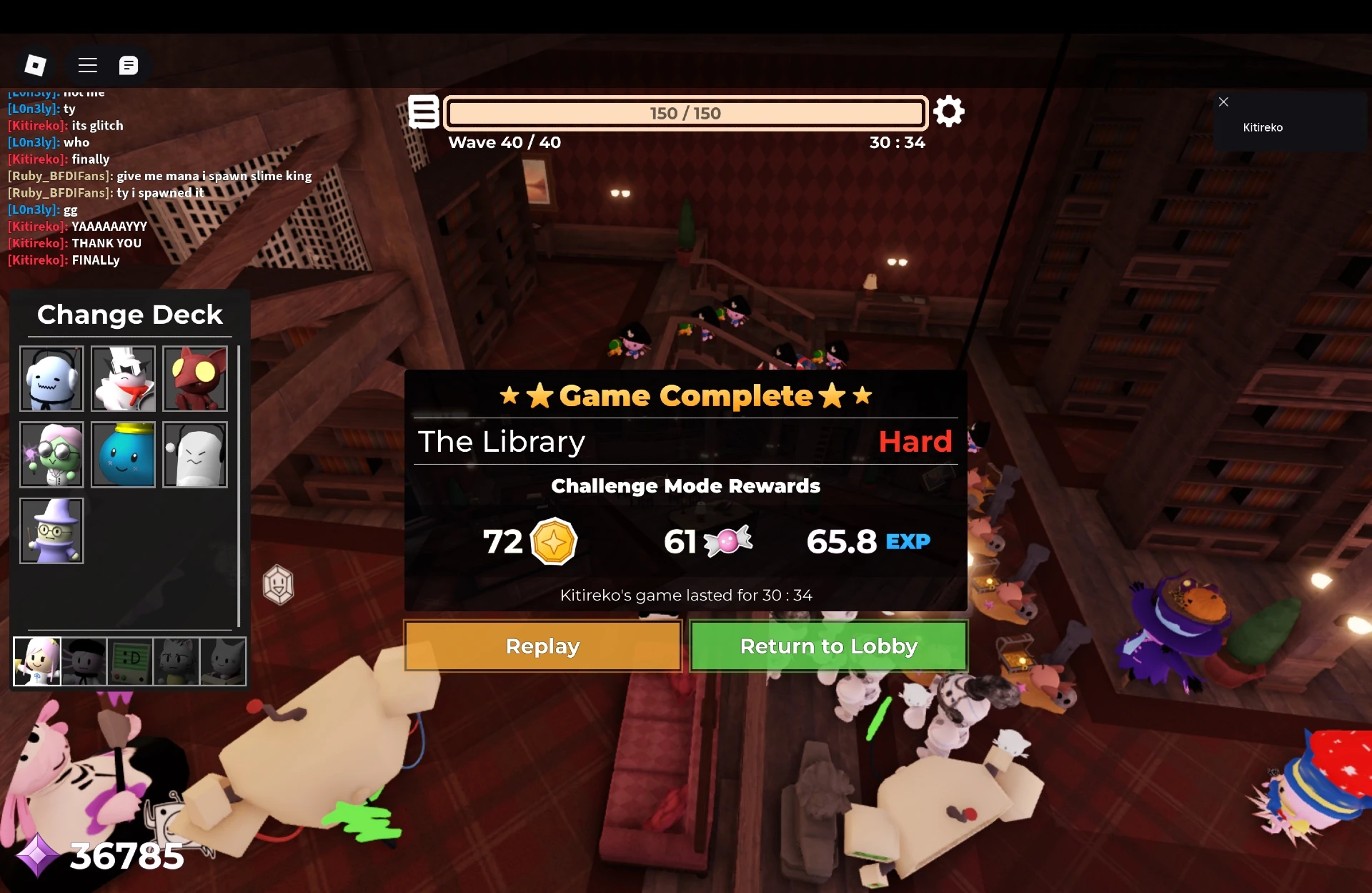Select the ghost with headphones deck unit
Image resolution: width=1372 pixels, height=893 pixels.
click(51, 378)
